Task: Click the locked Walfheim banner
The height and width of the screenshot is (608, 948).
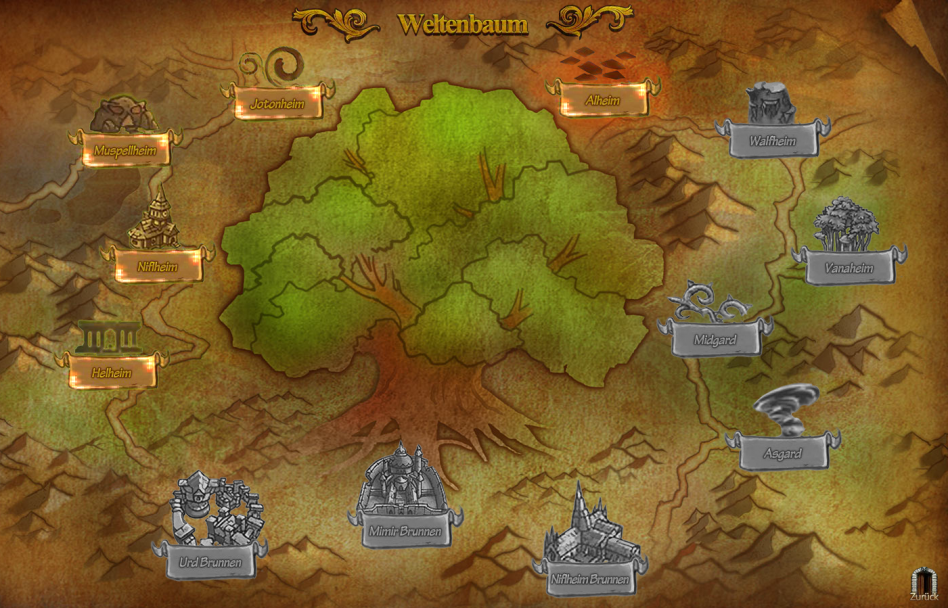Action: point(772,141)
